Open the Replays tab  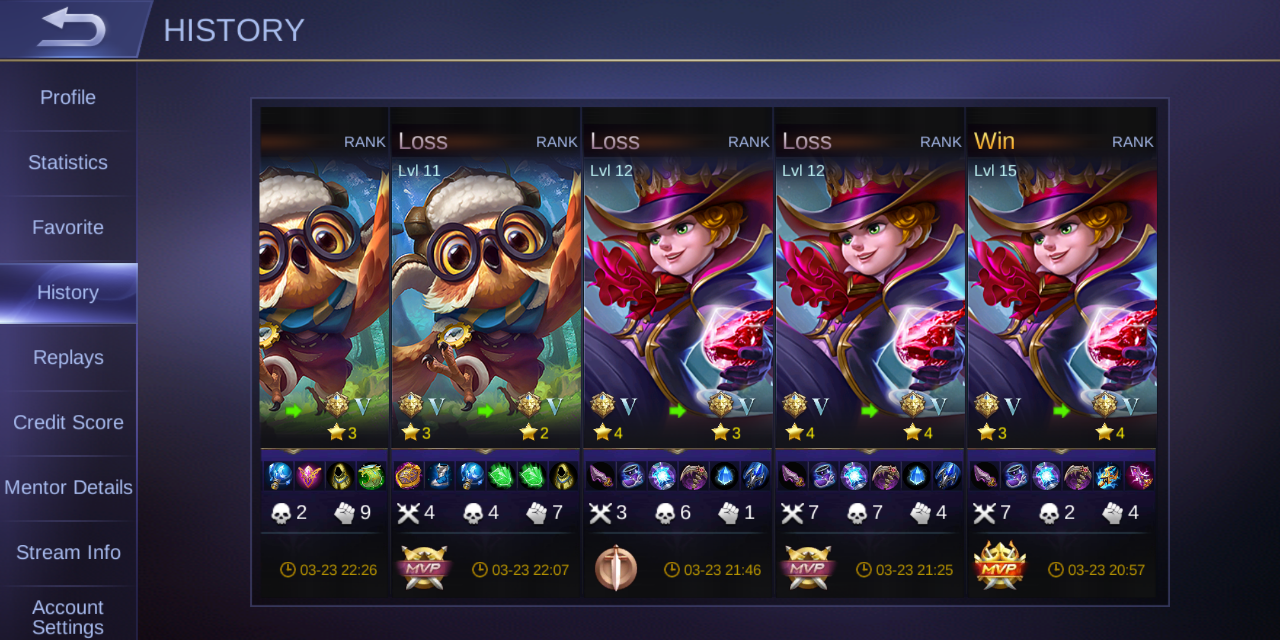(68, 358)
